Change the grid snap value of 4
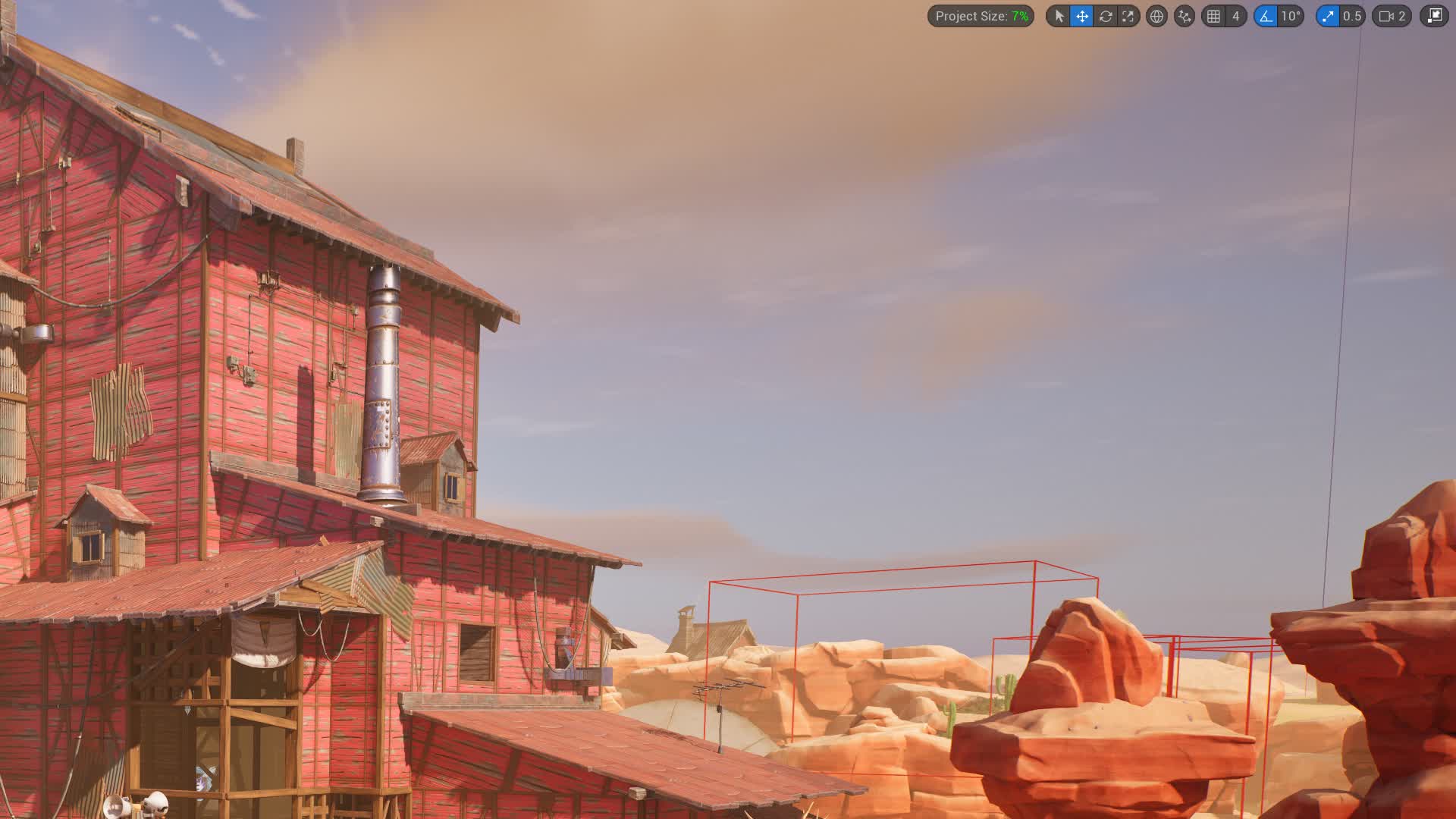The height and width of the screenshot is (819, 1456). pos(1235,16)
